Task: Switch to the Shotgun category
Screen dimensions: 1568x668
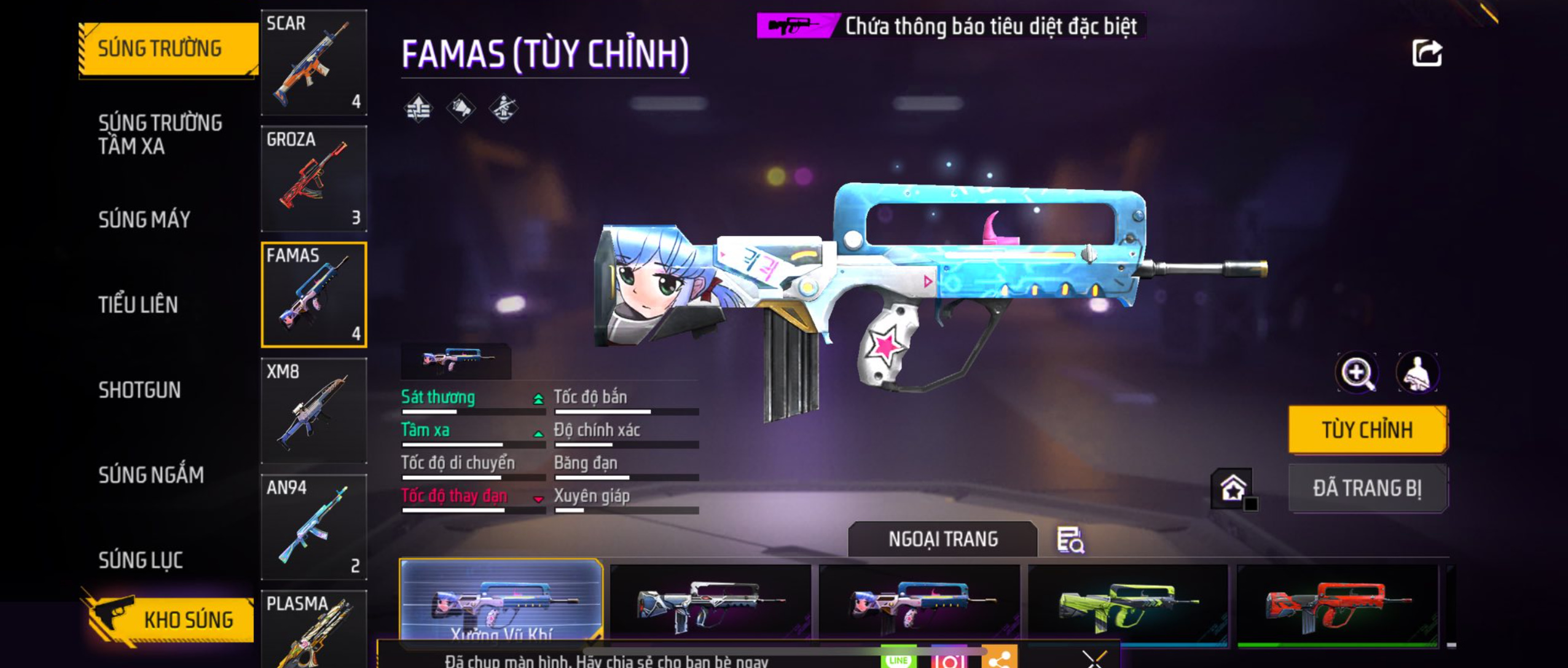Action: click(x=139, y=390)
